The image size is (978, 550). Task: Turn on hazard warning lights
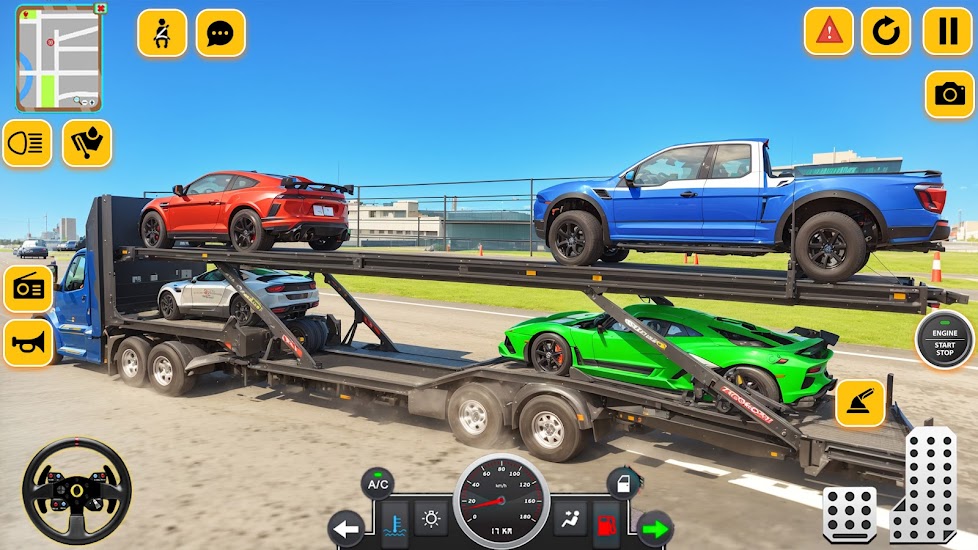[829, 32]
